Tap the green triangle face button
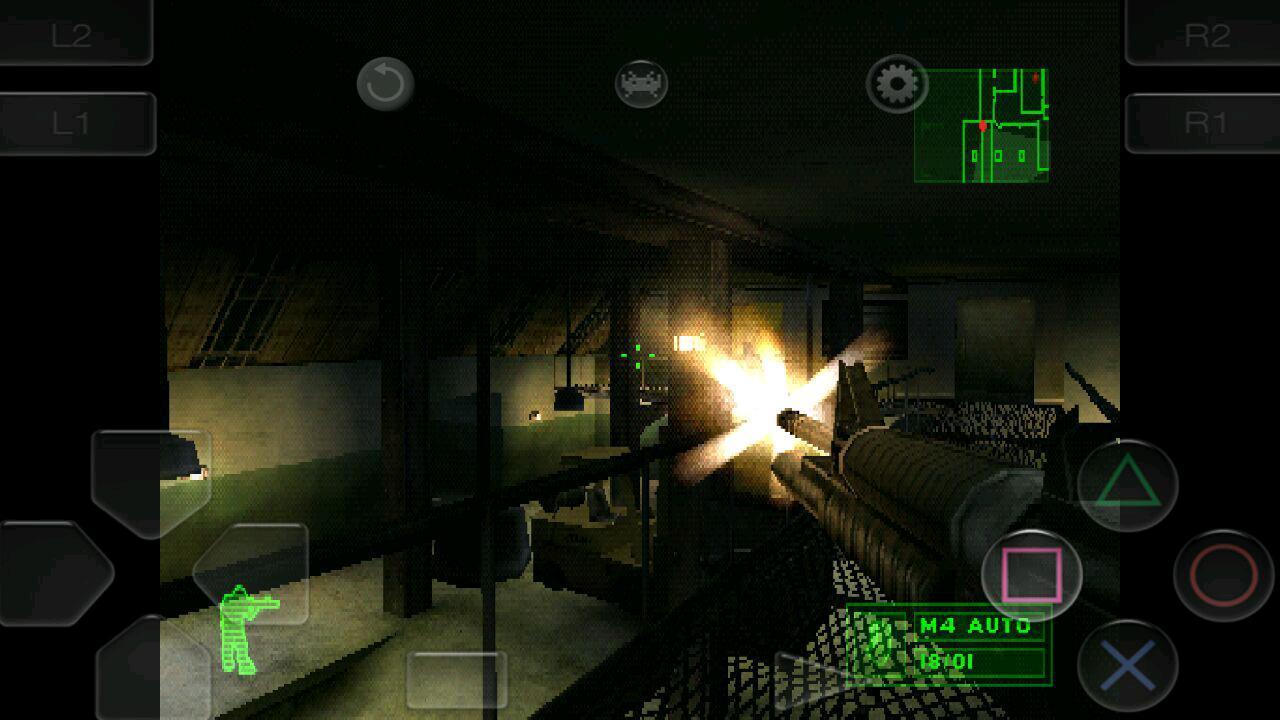1280x720 pixels. click(x=1128, y=485)
